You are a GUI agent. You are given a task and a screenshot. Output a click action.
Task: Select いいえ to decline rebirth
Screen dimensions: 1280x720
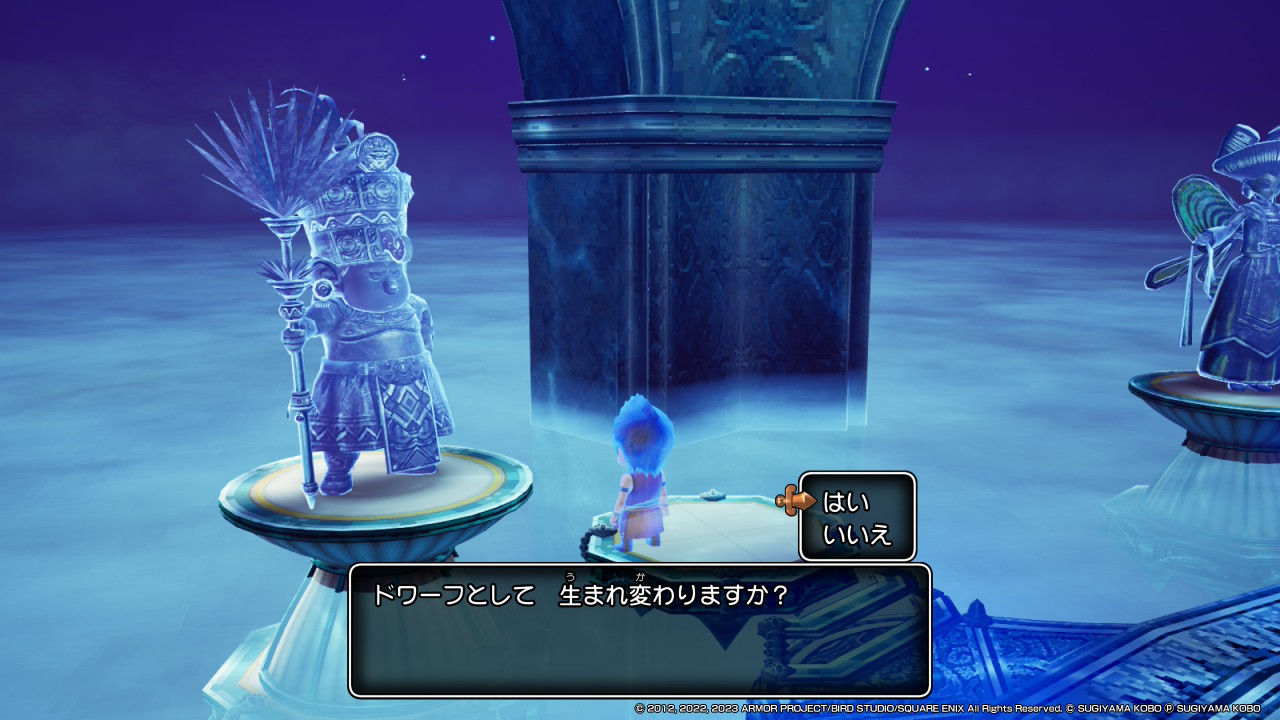[x=856, y=534]
